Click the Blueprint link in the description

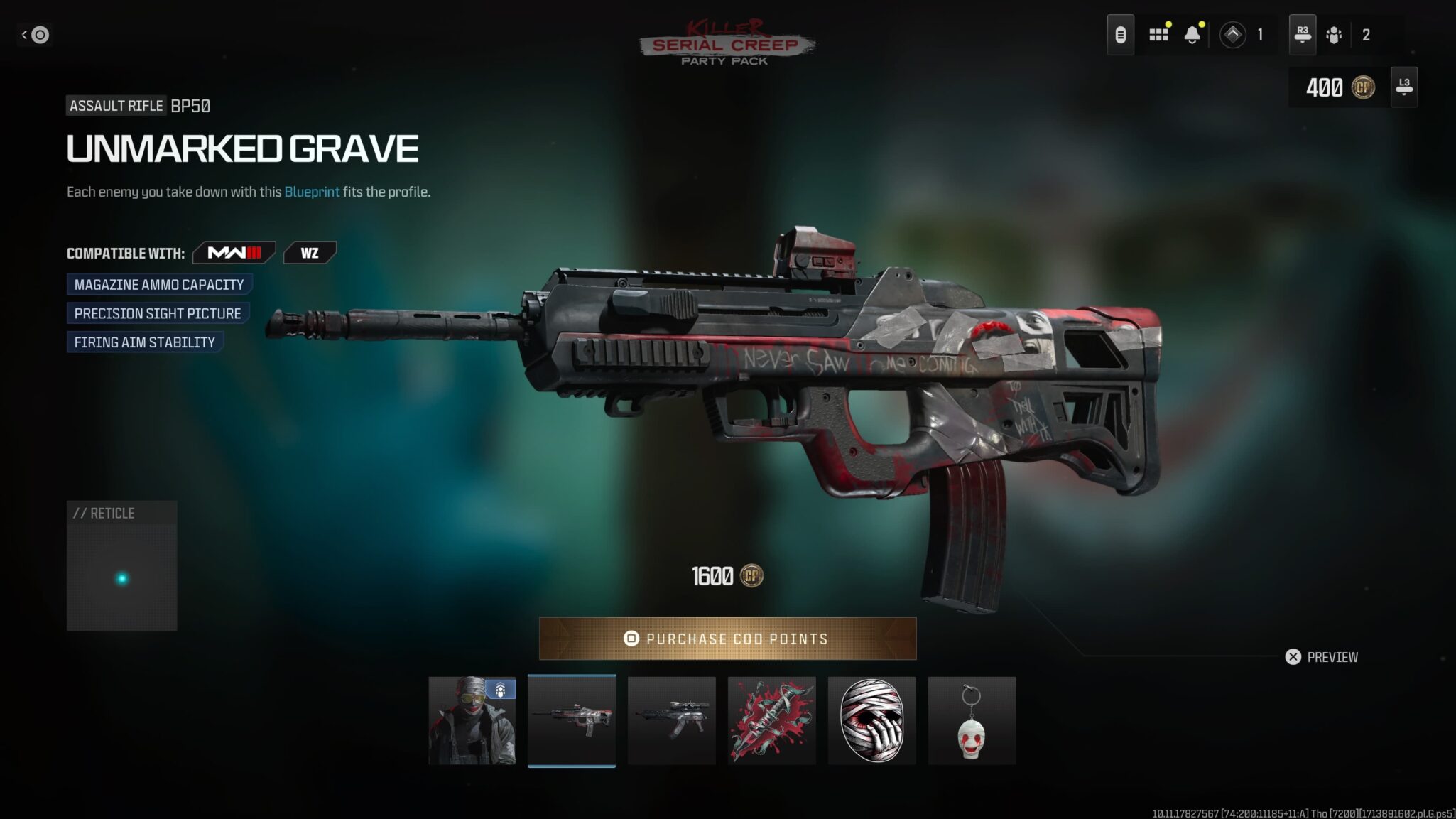312,192
